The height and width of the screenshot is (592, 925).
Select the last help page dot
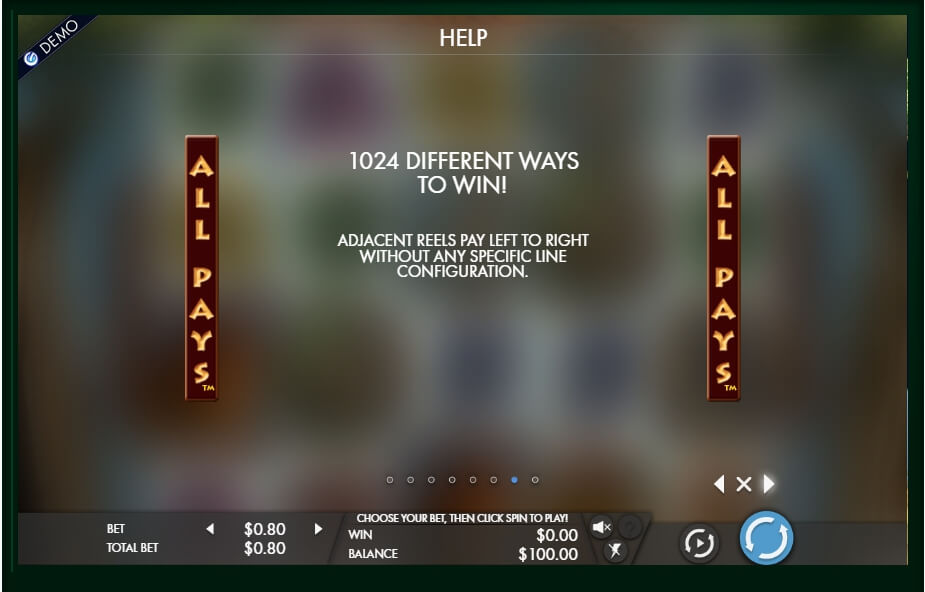[535, 480]
